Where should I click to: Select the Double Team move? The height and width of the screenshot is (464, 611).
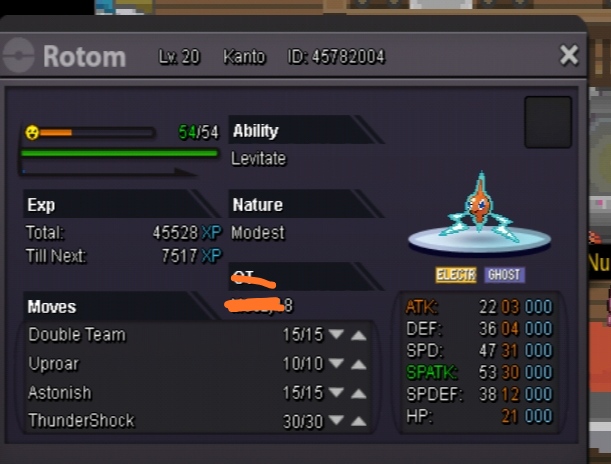77,335
